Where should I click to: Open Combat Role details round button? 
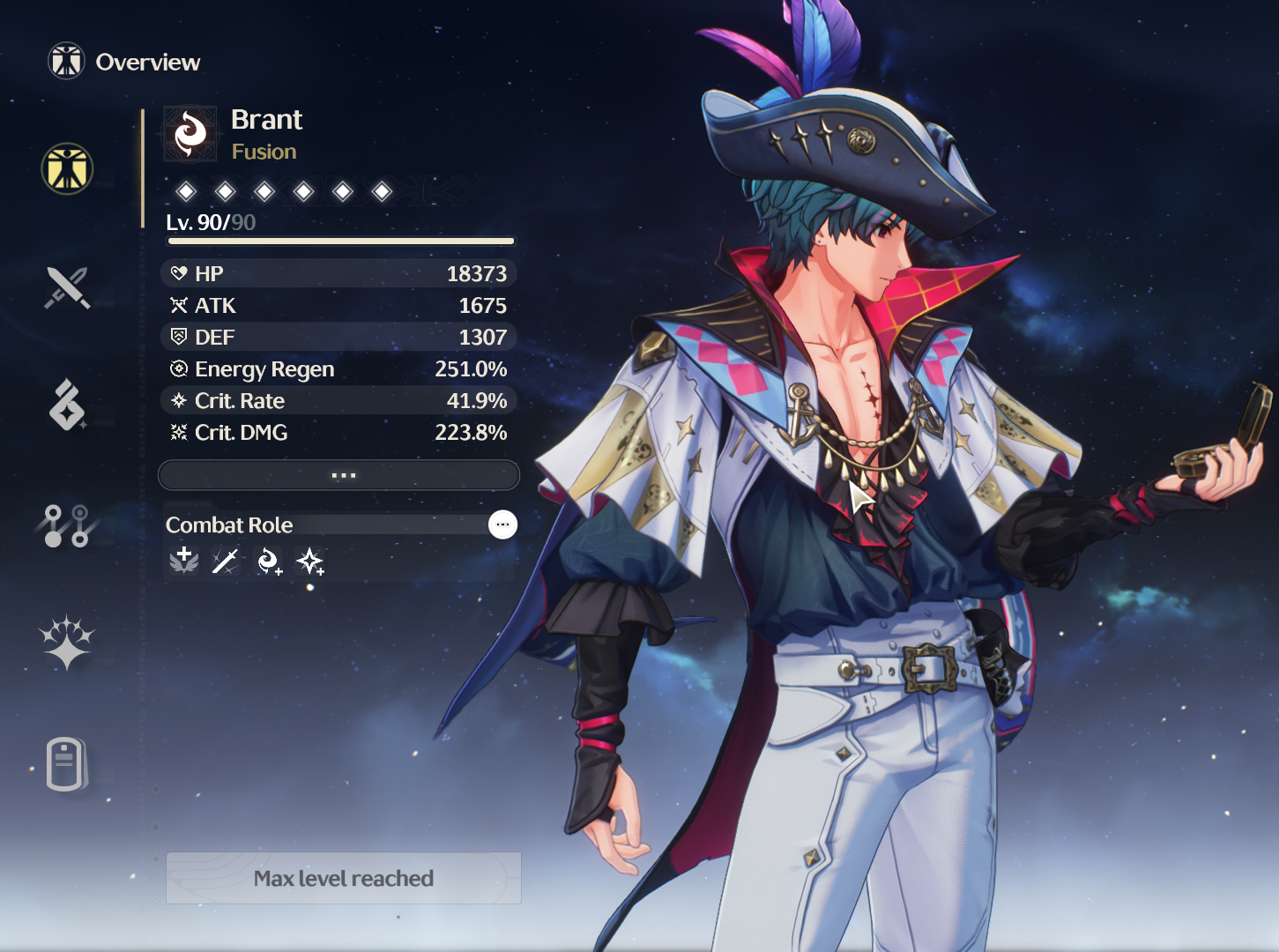point(502,524)
